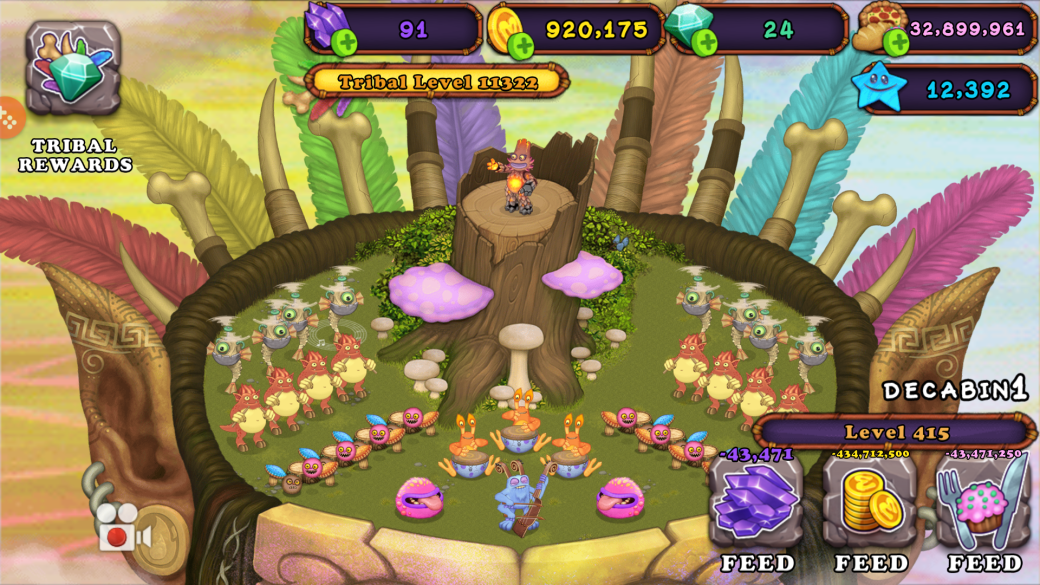Tap the Tribal Level 11322 banner
This screenshot has height=585, width=1040.
click(437, 82)
